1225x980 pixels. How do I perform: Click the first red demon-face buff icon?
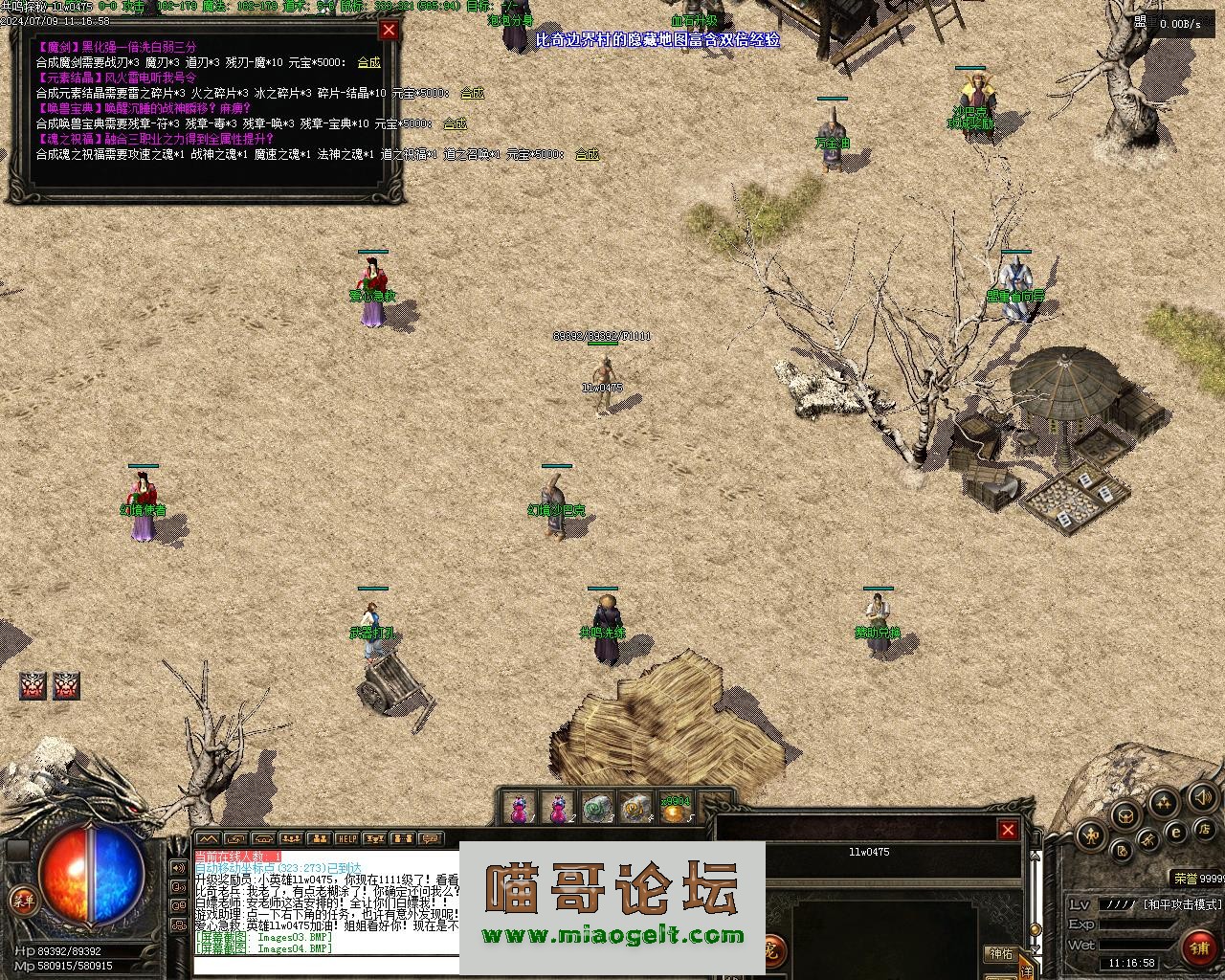tap(33, 685)
